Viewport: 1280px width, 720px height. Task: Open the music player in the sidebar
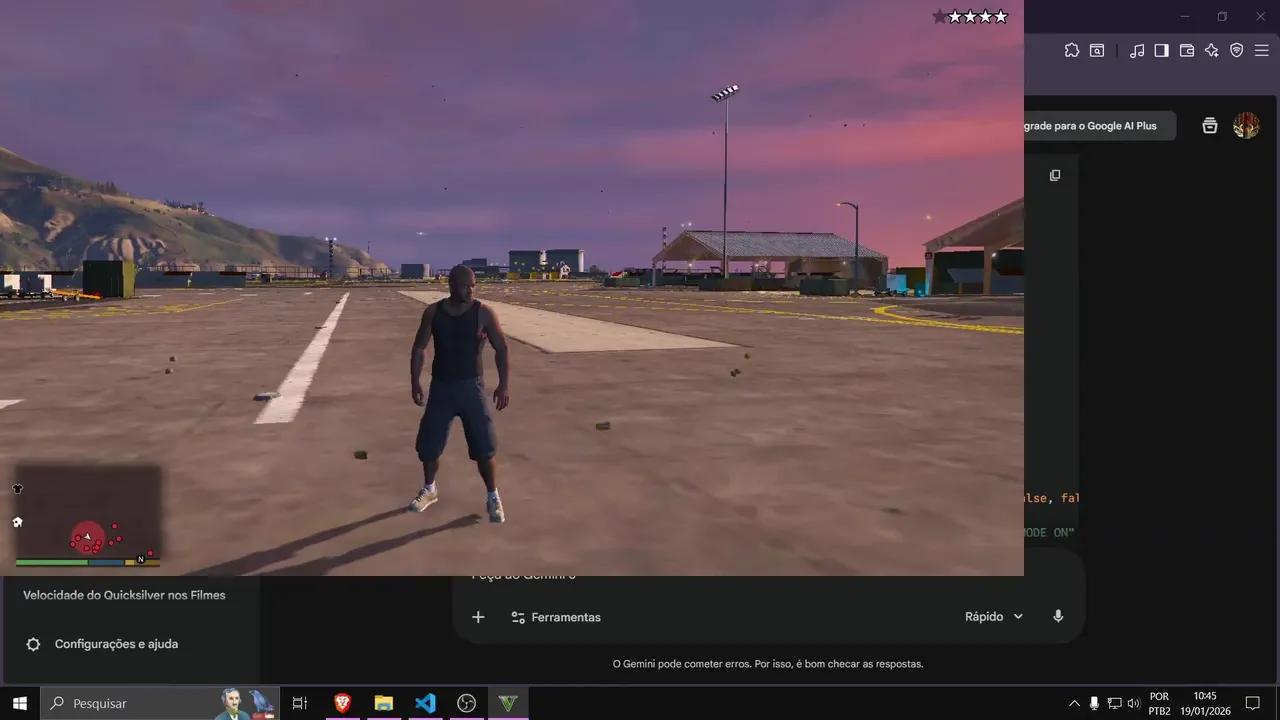1136,50
